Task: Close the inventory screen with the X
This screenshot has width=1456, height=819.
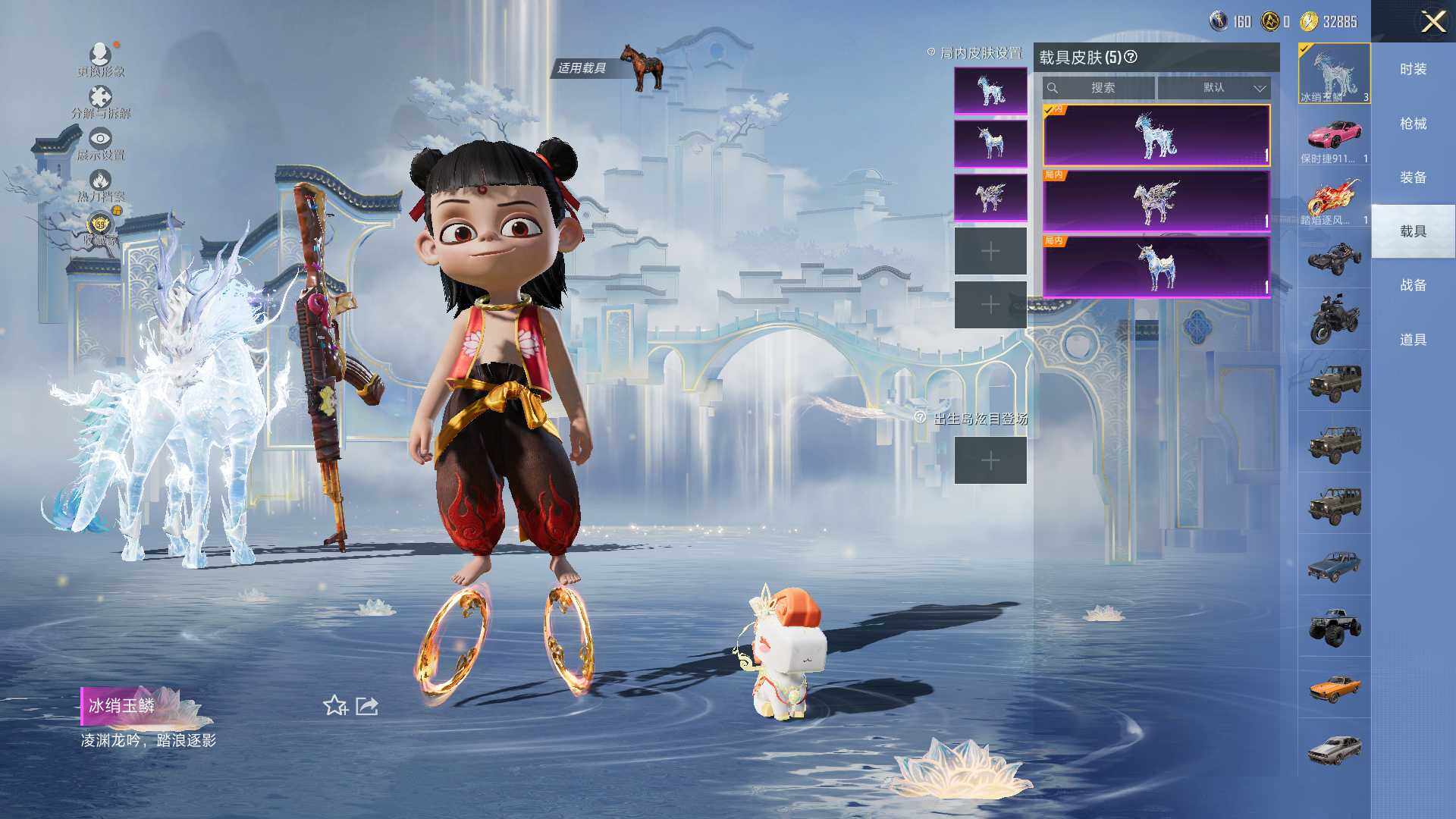Action: point(1432,21)
